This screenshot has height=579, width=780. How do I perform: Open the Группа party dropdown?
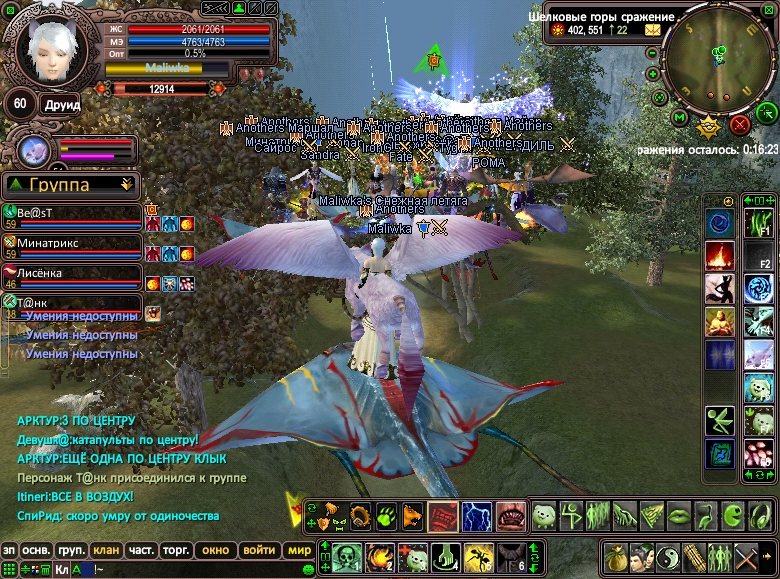70,185
